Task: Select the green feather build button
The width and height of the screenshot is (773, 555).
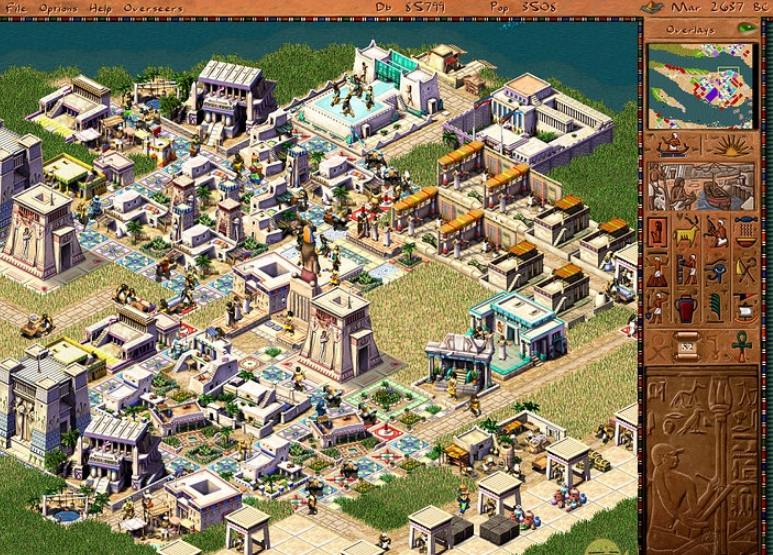Action: pyautogui.click(x=716, y=307)
